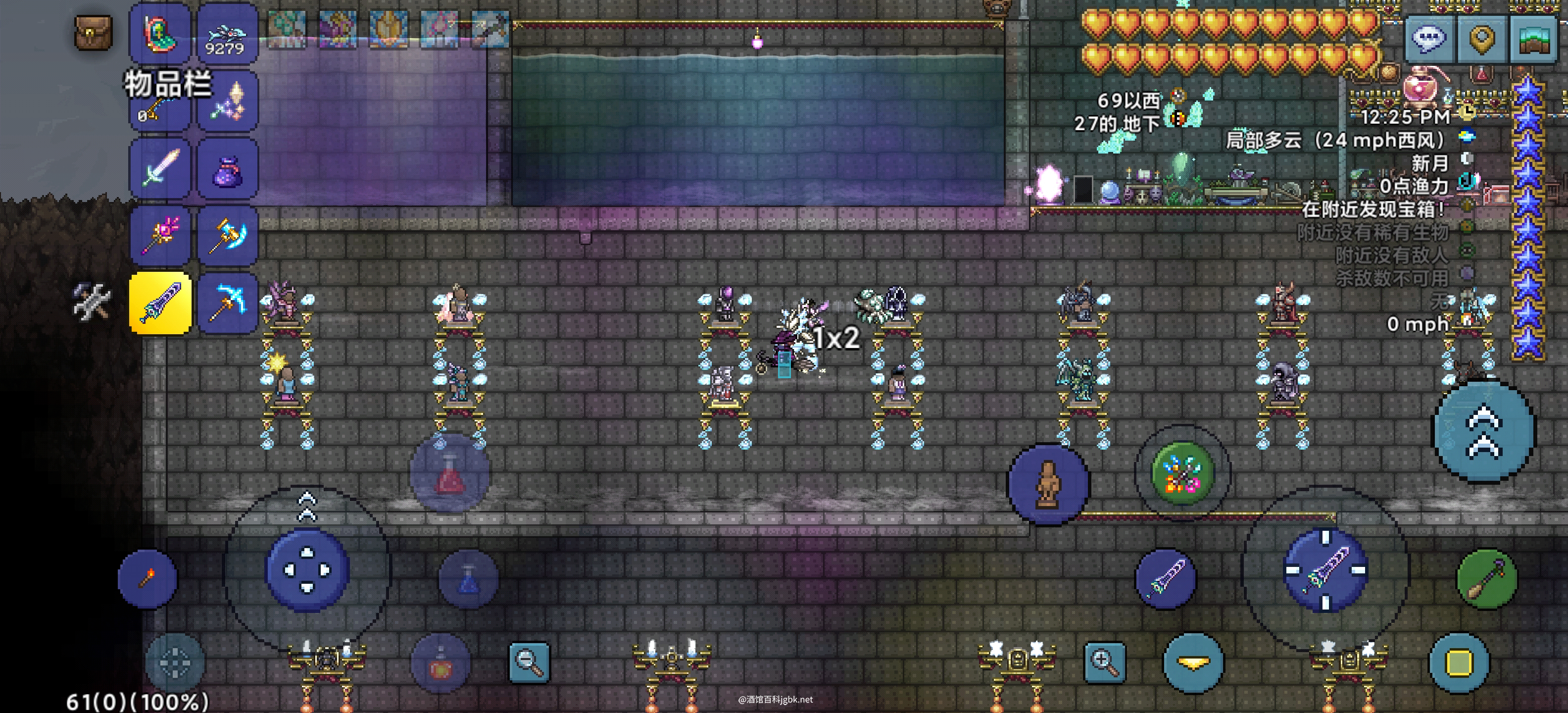Screen dimensions: 1568x713
Task: Tap the yellow map pin button
Action: (x=1480, y=39)
